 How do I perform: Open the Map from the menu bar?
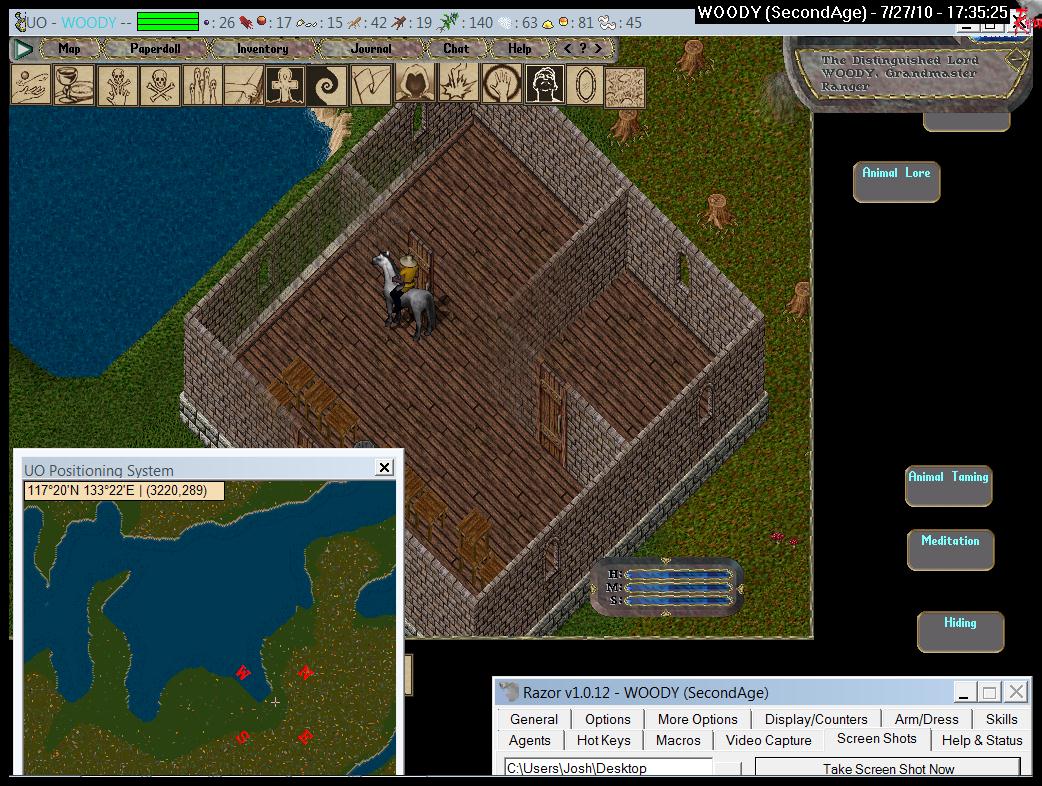pos(69,48)
